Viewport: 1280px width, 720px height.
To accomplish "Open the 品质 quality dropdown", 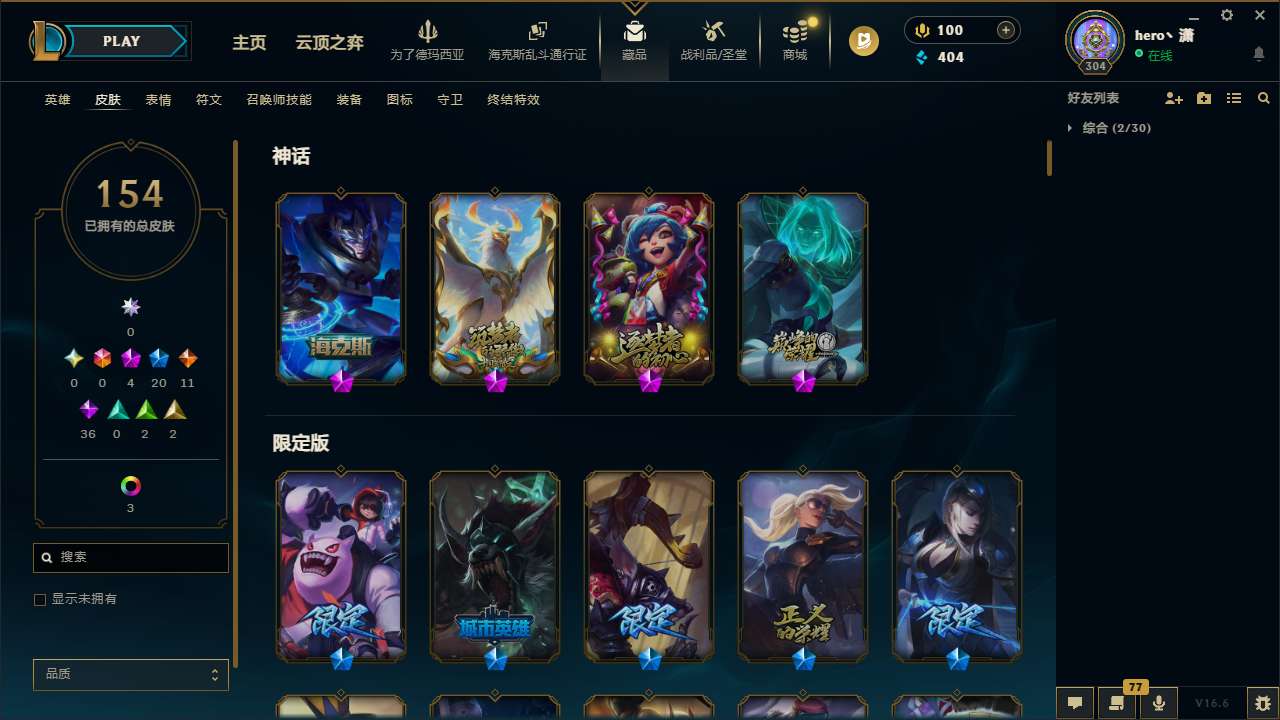I will (130, 674).
